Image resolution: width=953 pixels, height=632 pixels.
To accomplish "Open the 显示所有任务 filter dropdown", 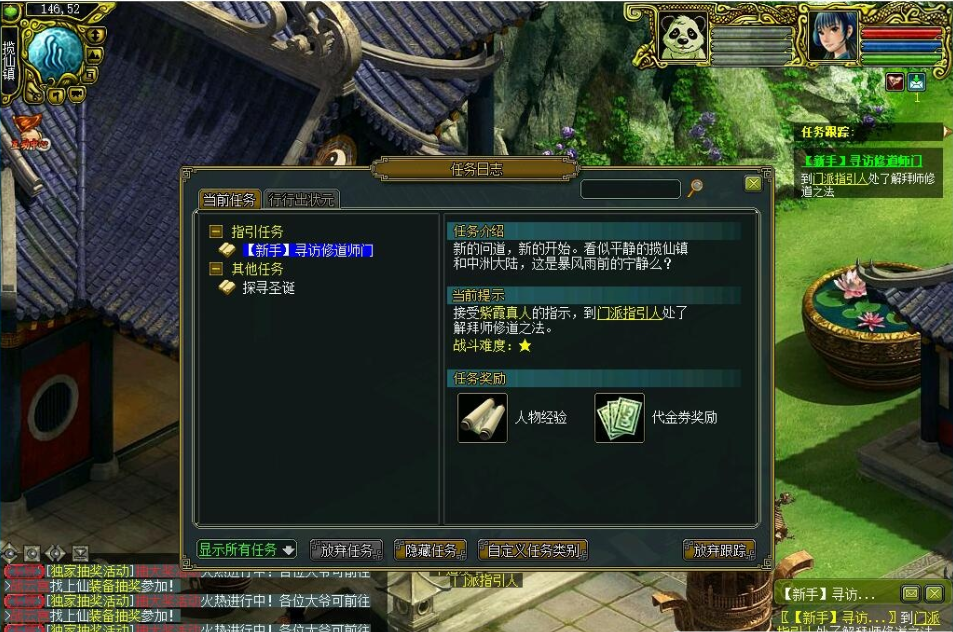I will coord(246,550).
